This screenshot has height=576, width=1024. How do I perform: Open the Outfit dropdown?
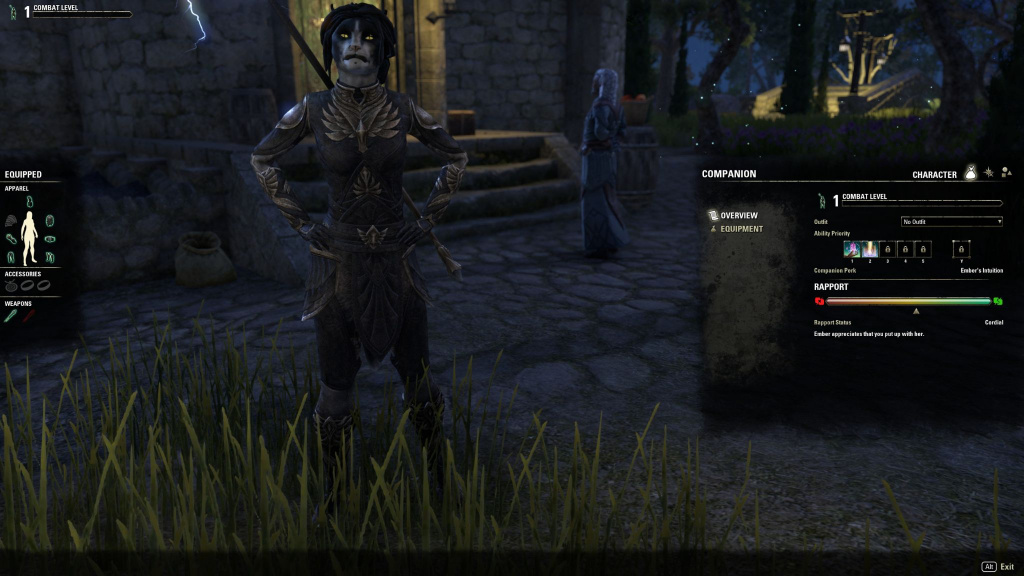(x=951, y=221)
